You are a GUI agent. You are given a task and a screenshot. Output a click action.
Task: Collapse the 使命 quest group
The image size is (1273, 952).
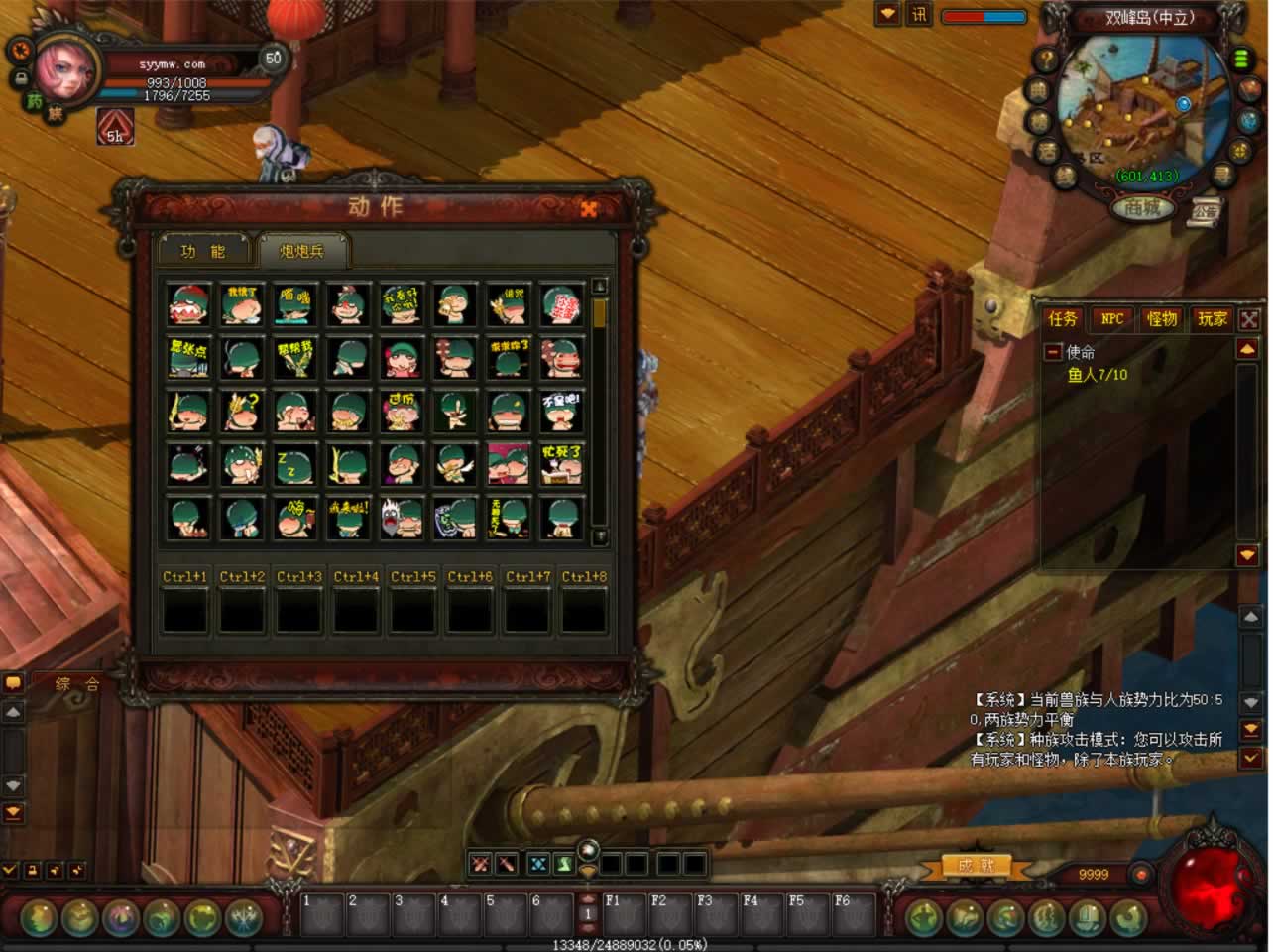(x=1053, y=352)
